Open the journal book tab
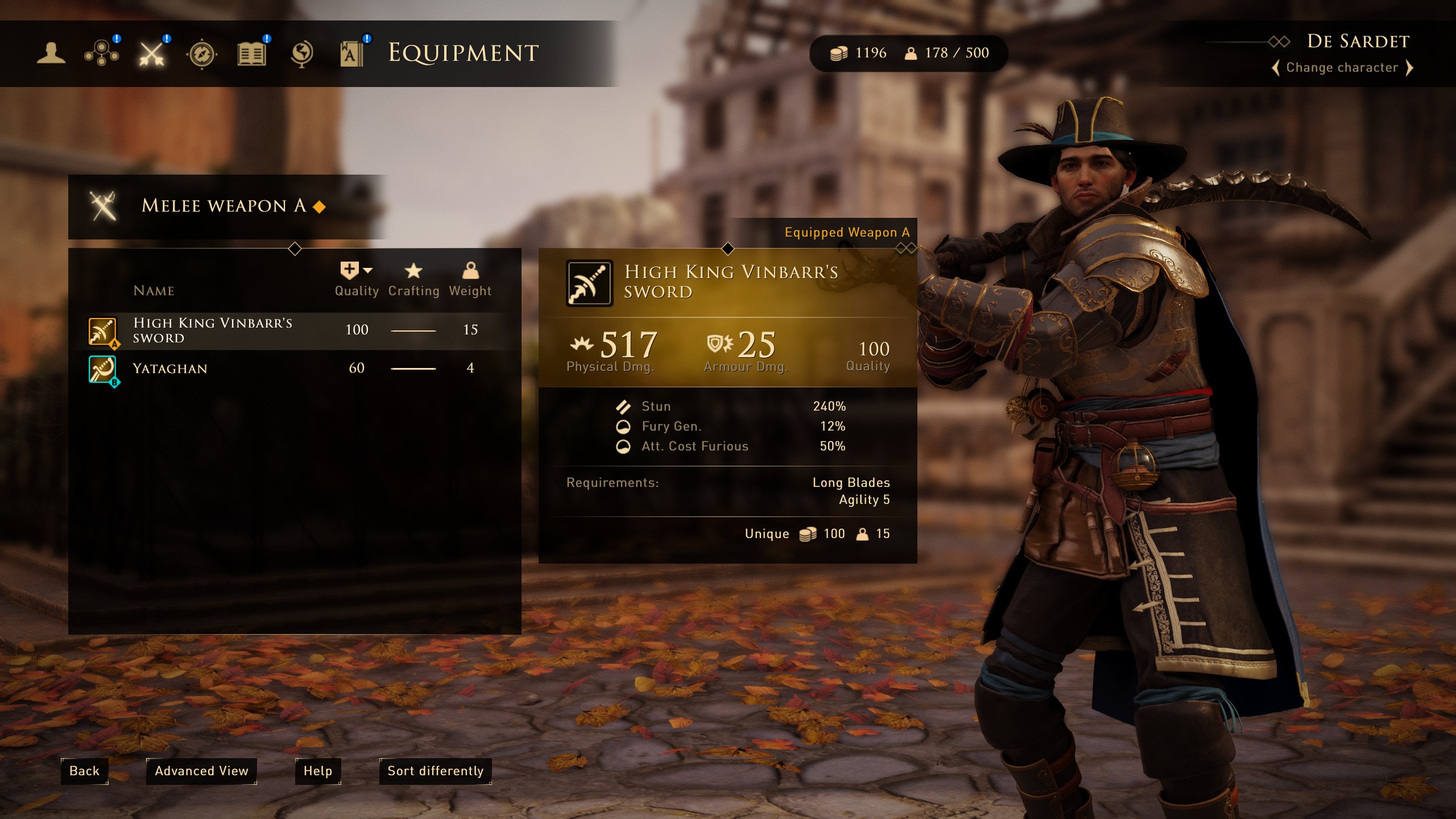This screenshot has width=1456, height=819. pos(251,55)
